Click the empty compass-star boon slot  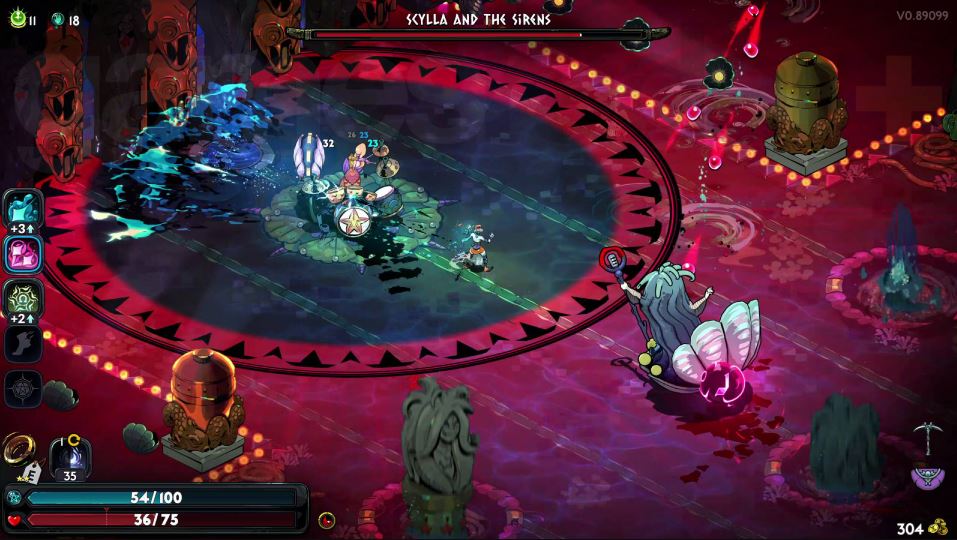click(23, 388)
